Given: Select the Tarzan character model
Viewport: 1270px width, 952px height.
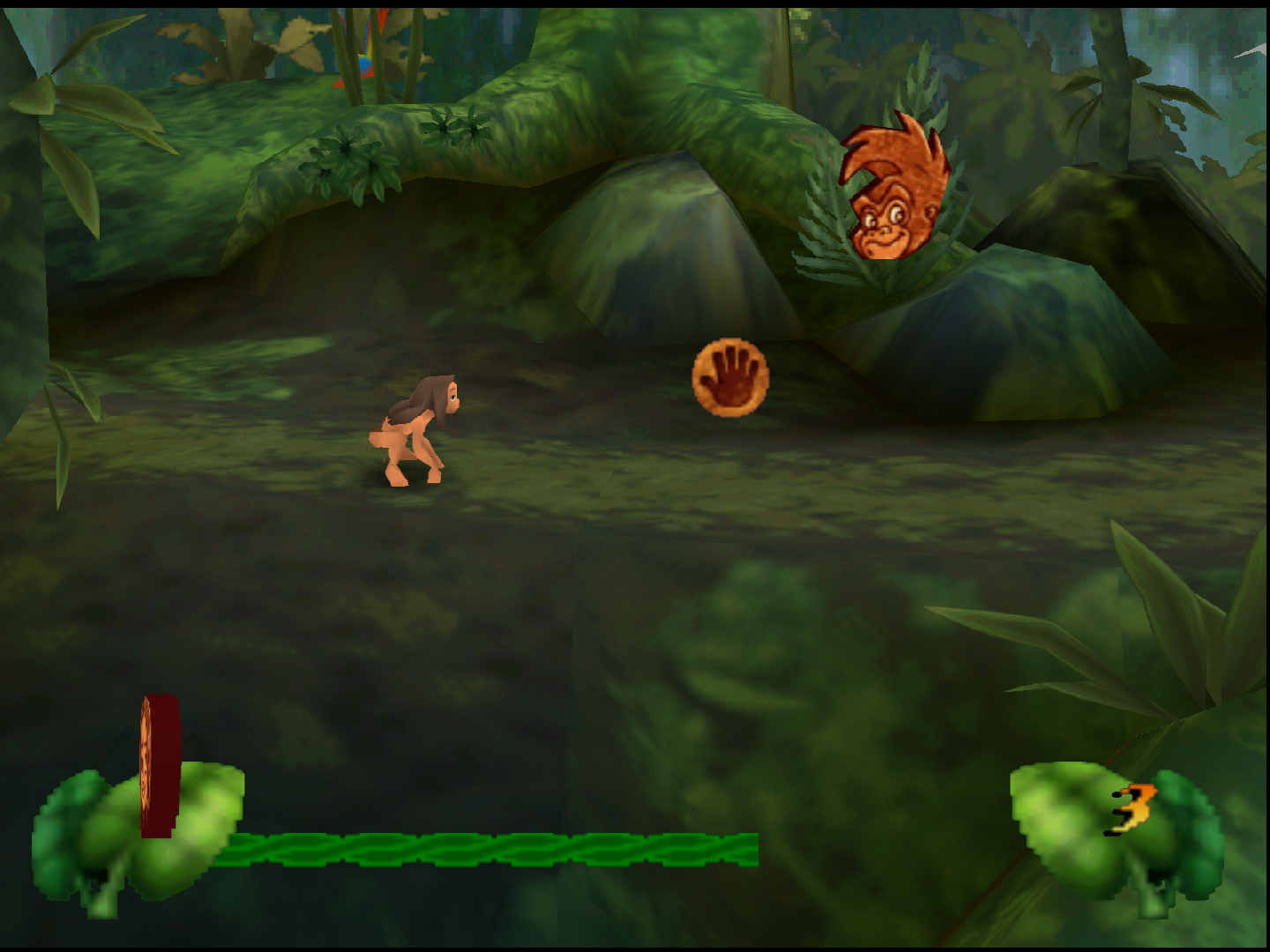Looking at the screenshot, I should coord(415,432).
